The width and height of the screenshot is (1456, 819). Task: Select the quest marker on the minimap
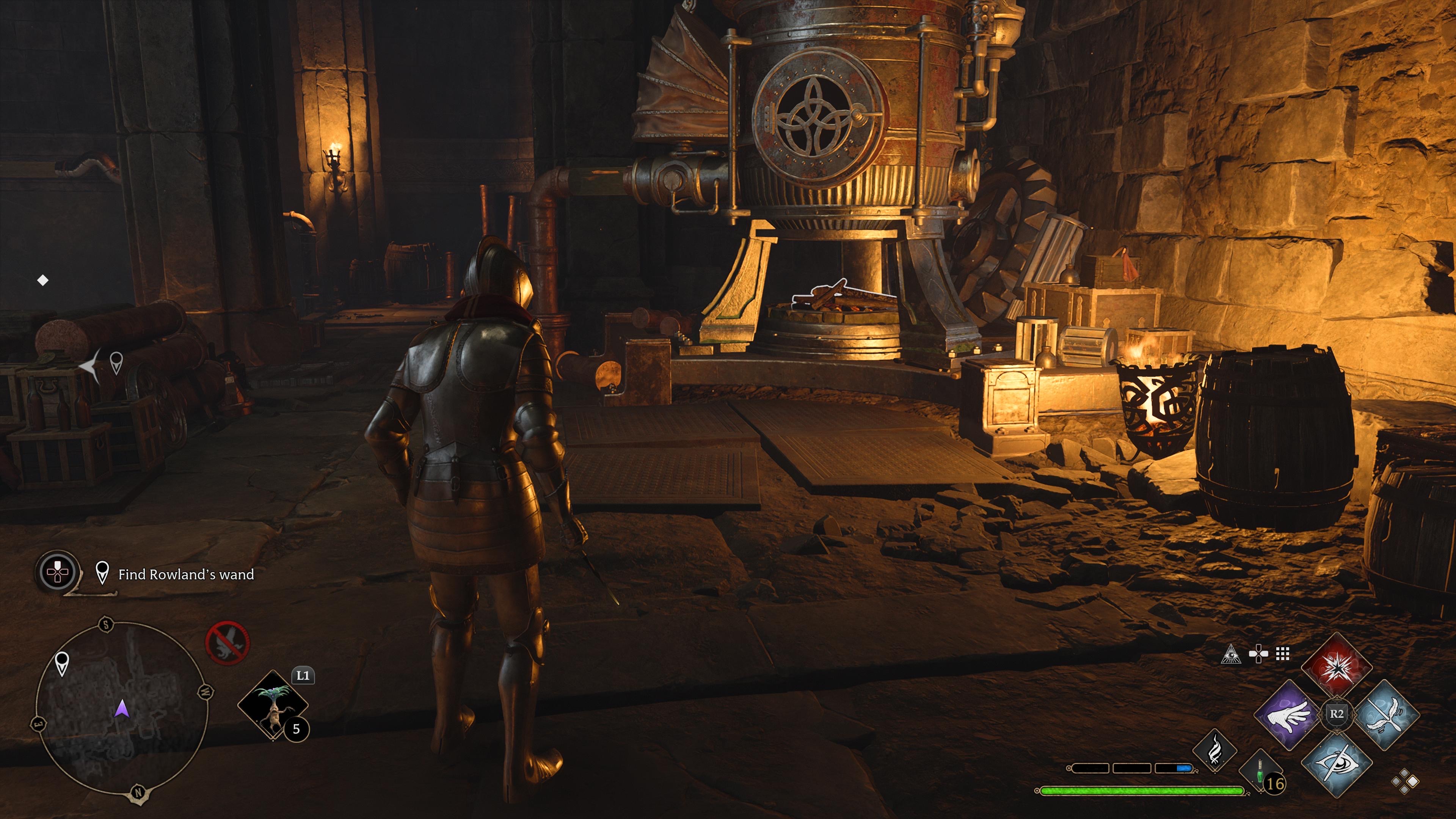coord(61,663)
